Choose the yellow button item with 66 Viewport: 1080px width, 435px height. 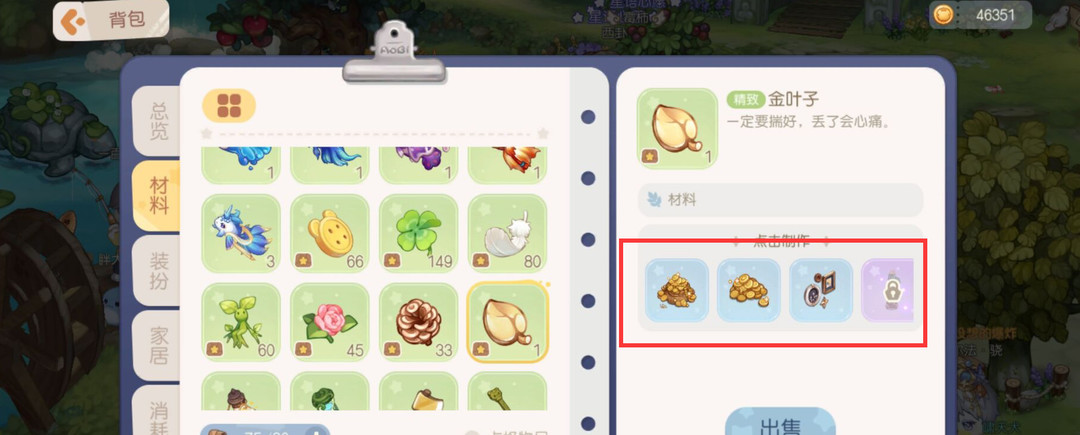click(x=330, y=233)
